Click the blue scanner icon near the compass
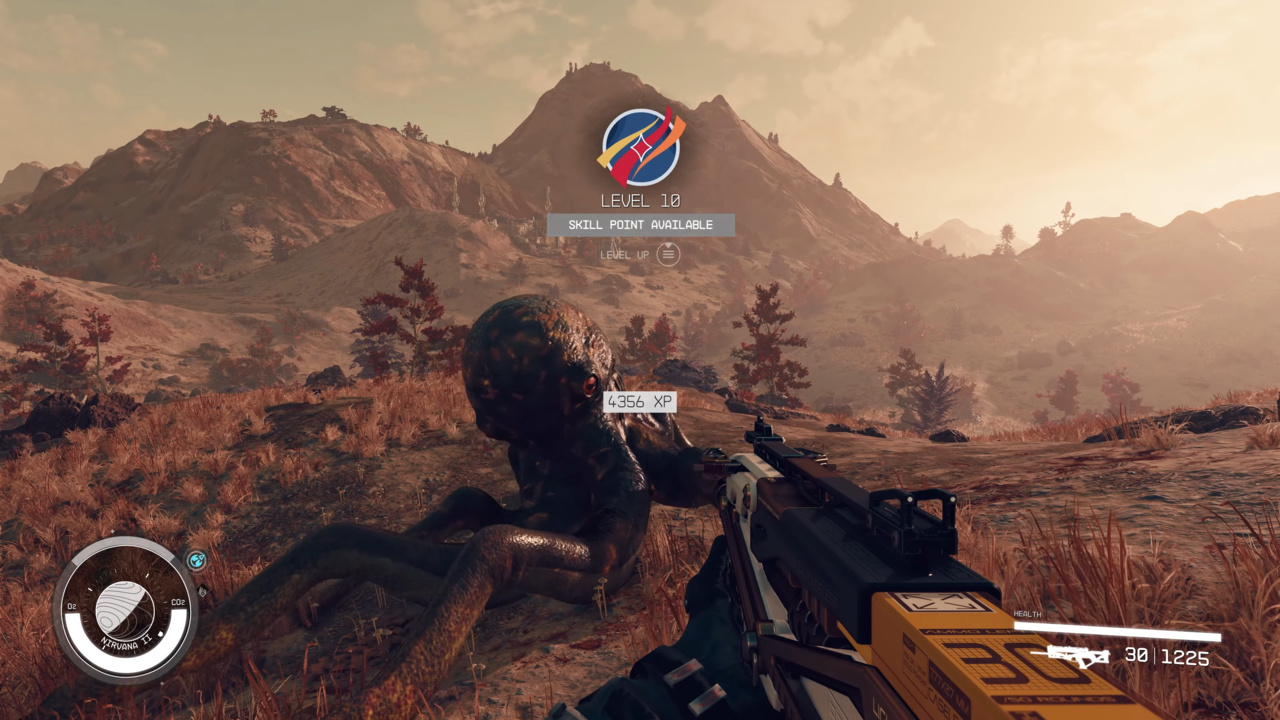This screenshot has height=720, width=1280. coord(196,560)
